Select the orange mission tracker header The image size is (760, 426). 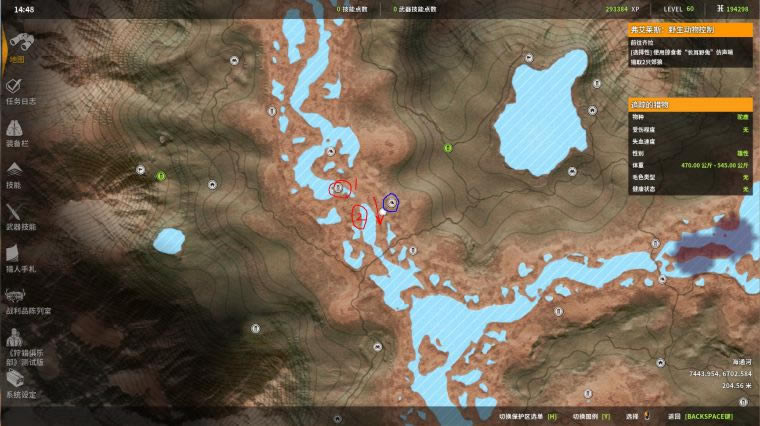(689, 29)
